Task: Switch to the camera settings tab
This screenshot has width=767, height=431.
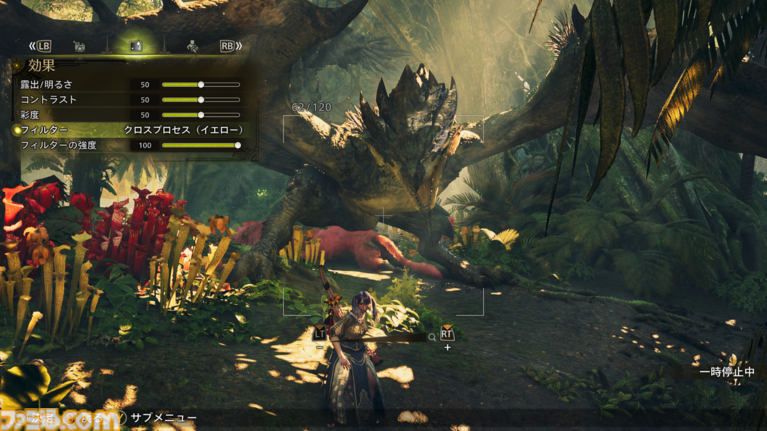Action: [80, 46]
